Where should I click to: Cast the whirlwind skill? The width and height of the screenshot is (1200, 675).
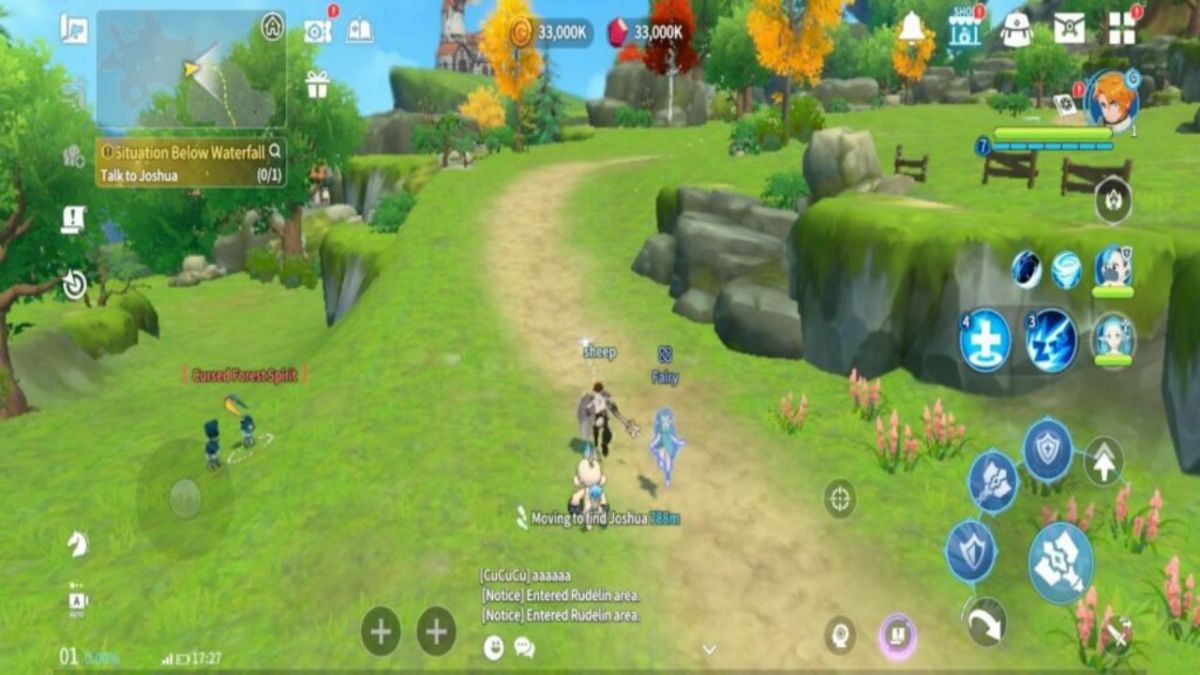point(1067,270)
